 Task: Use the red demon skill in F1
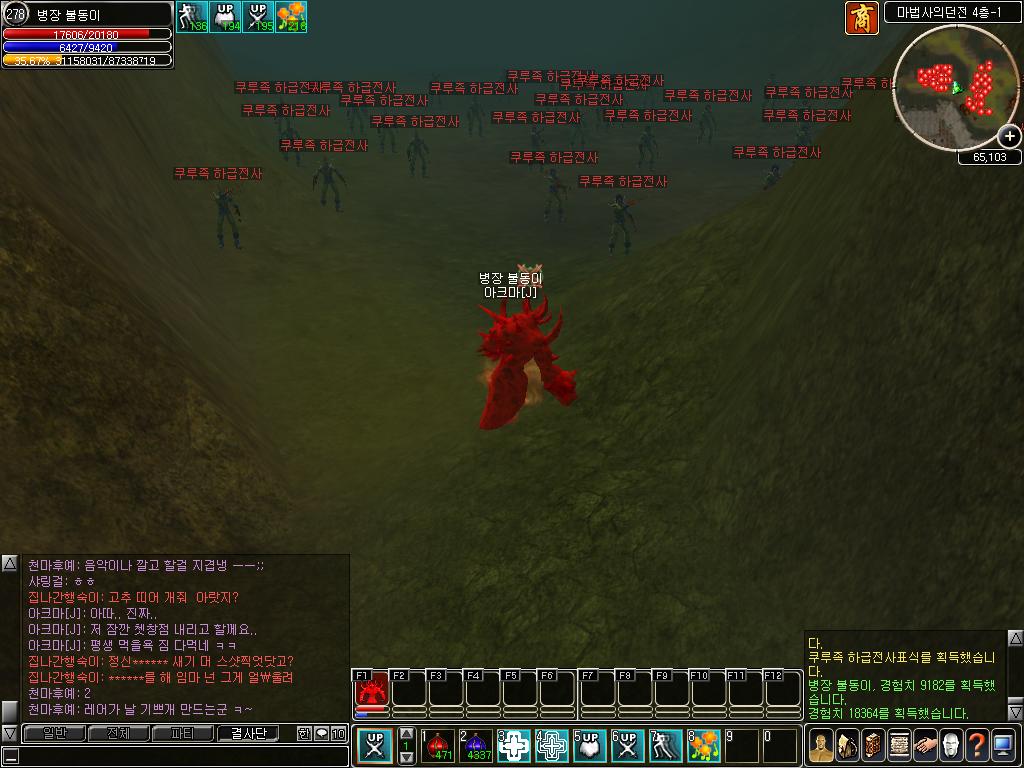tap(371, 691)
